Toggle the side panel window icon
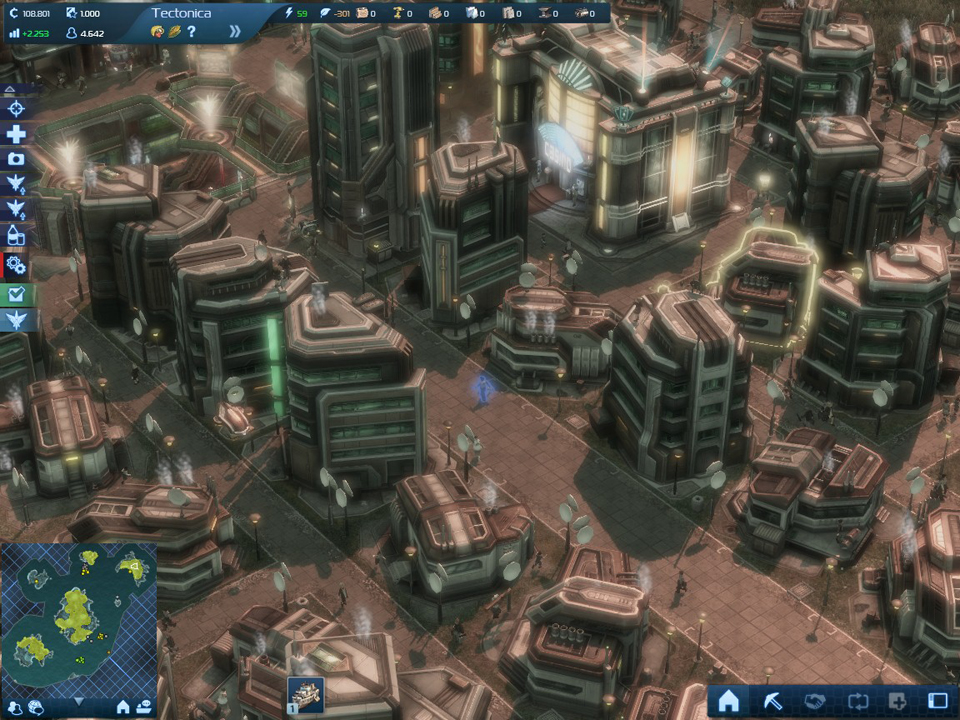This screenshot has height=720, width=960. click(938, 701)
